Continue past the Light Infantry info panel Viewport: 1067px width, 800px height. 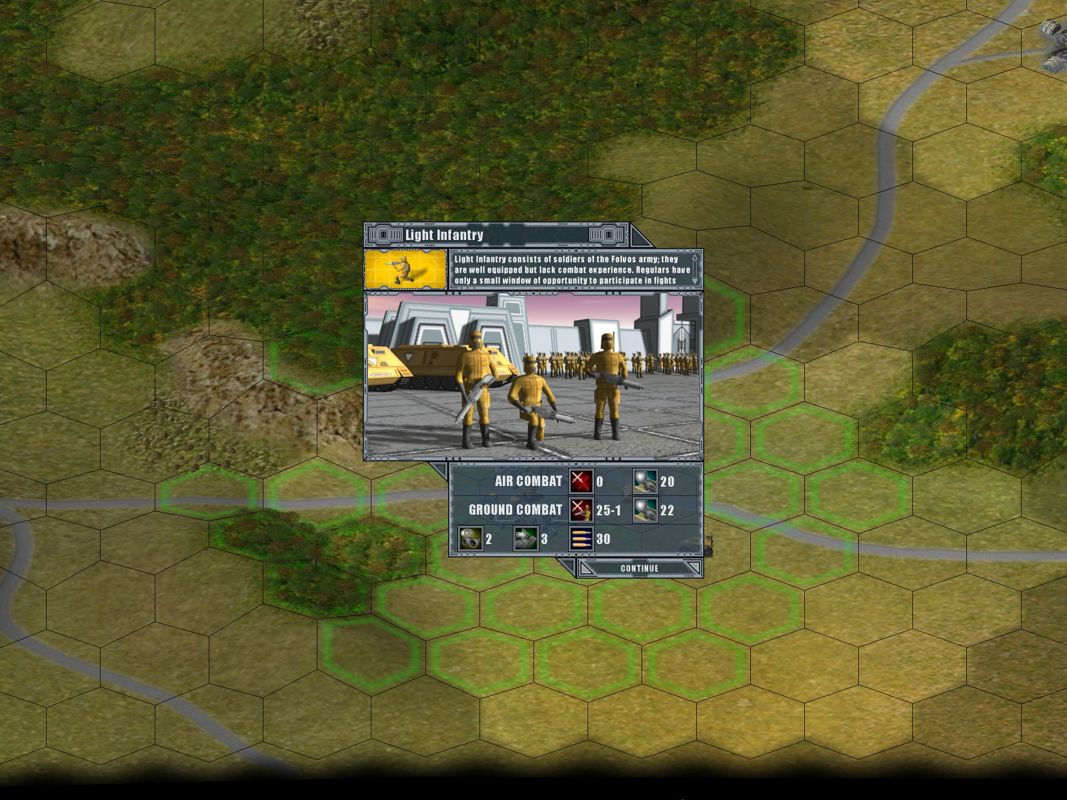pyautogui.click(x=639, y=568)
